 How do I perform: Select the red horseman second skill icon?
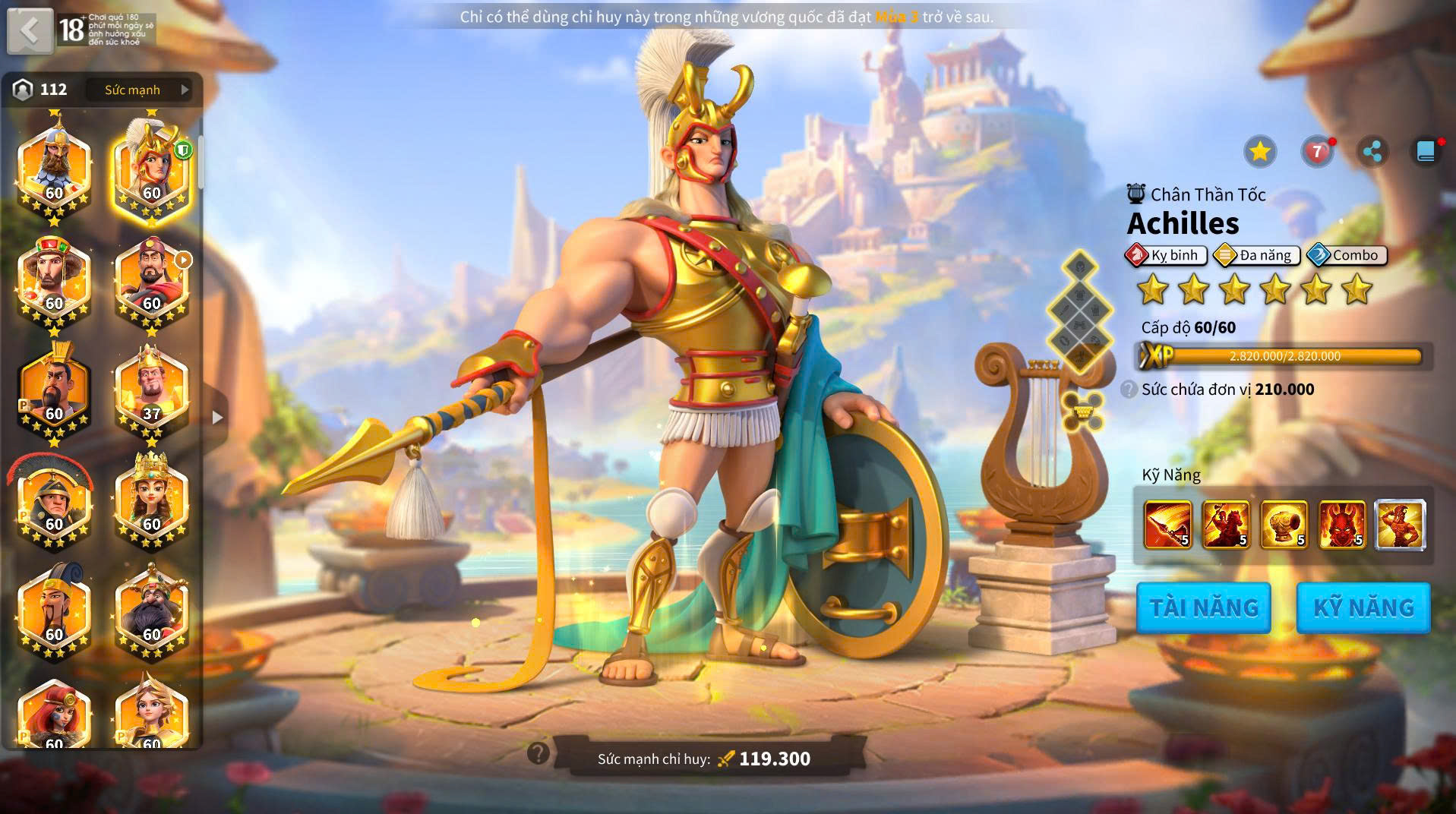[x=1225, y=524]
